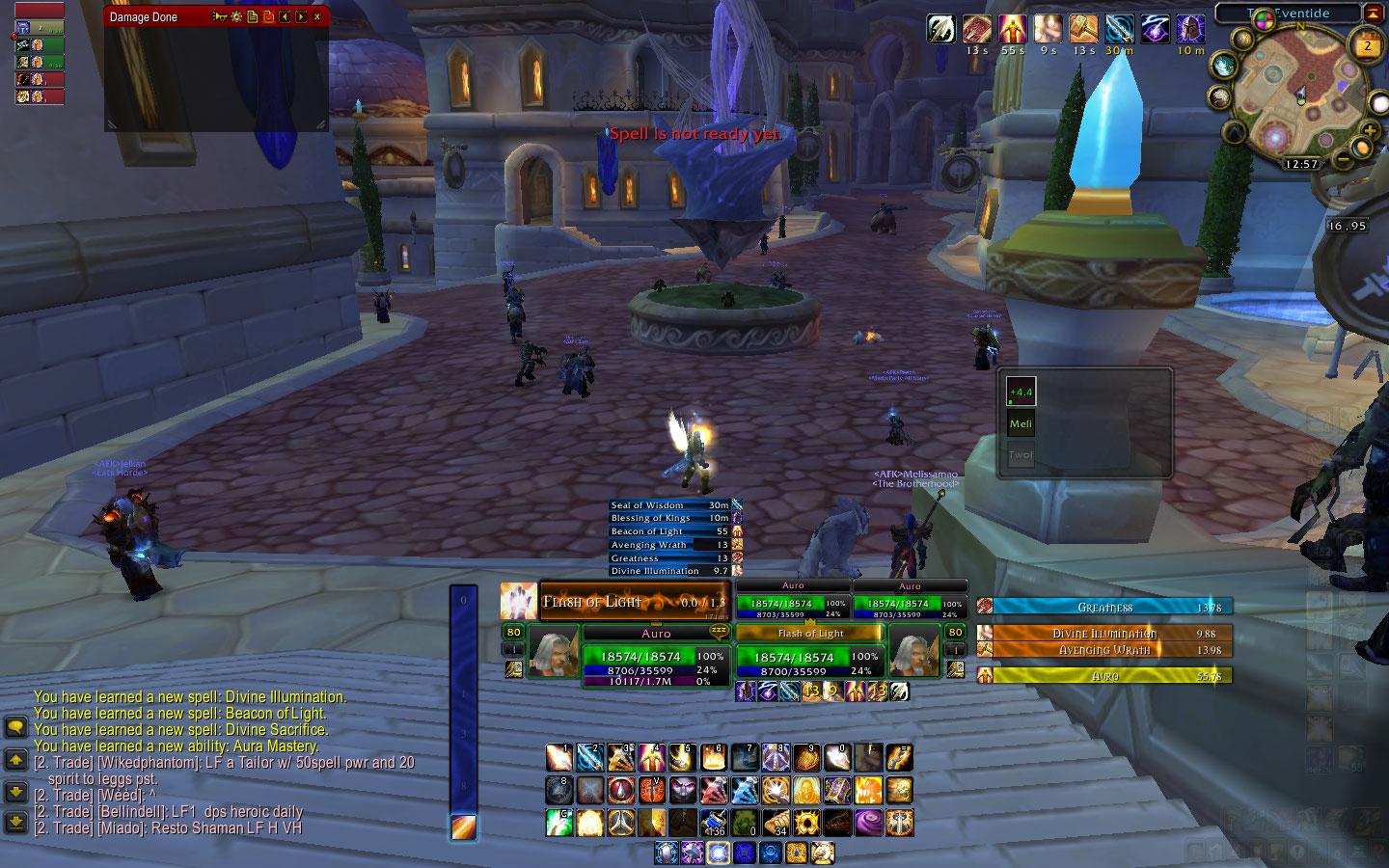Viewport: 1389px width, 868px height.
Task: Zoom in on the minimap
Action: point(1369,130)
